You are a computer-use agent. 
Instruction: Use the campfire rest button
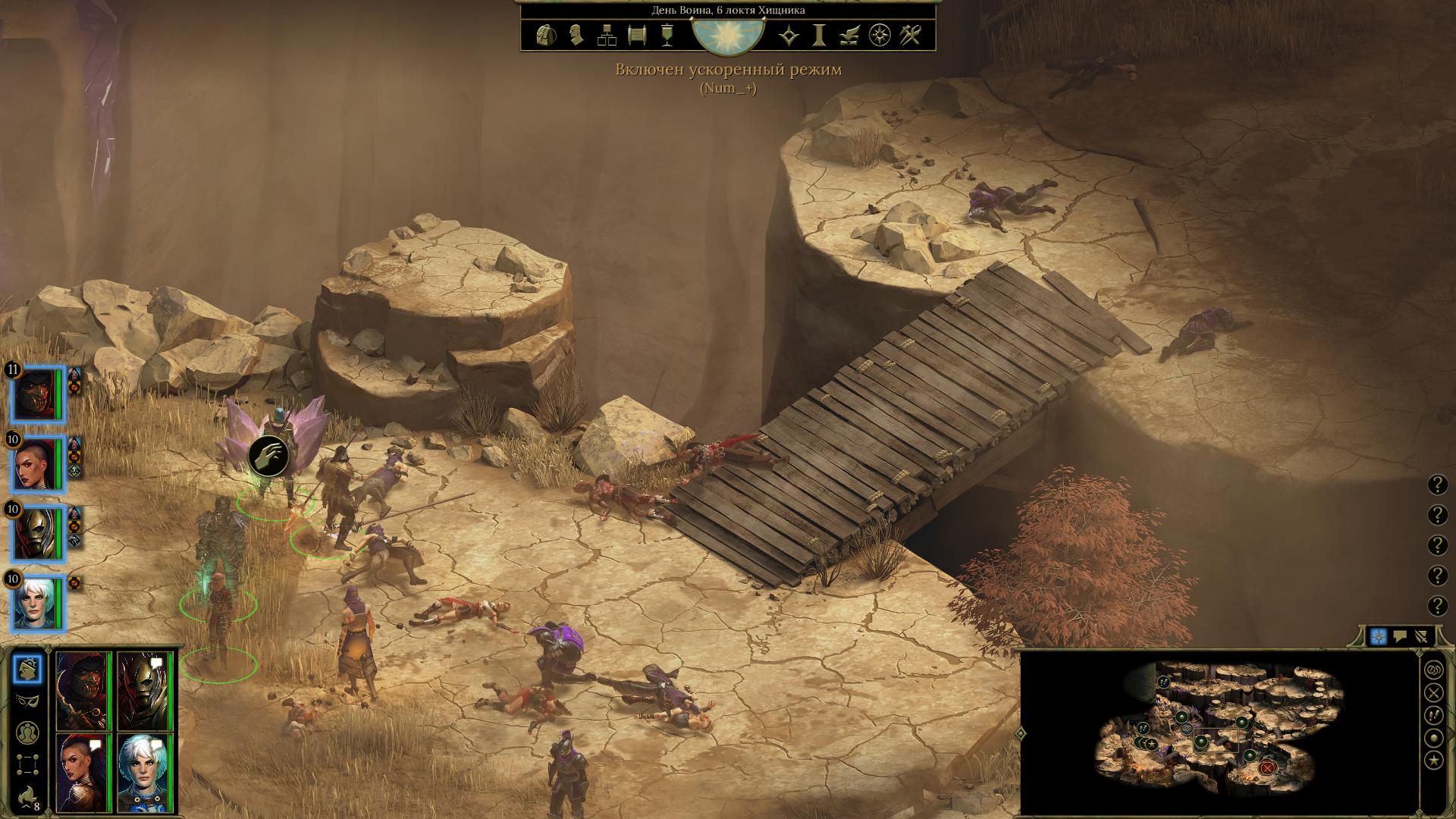click(27, 795)
